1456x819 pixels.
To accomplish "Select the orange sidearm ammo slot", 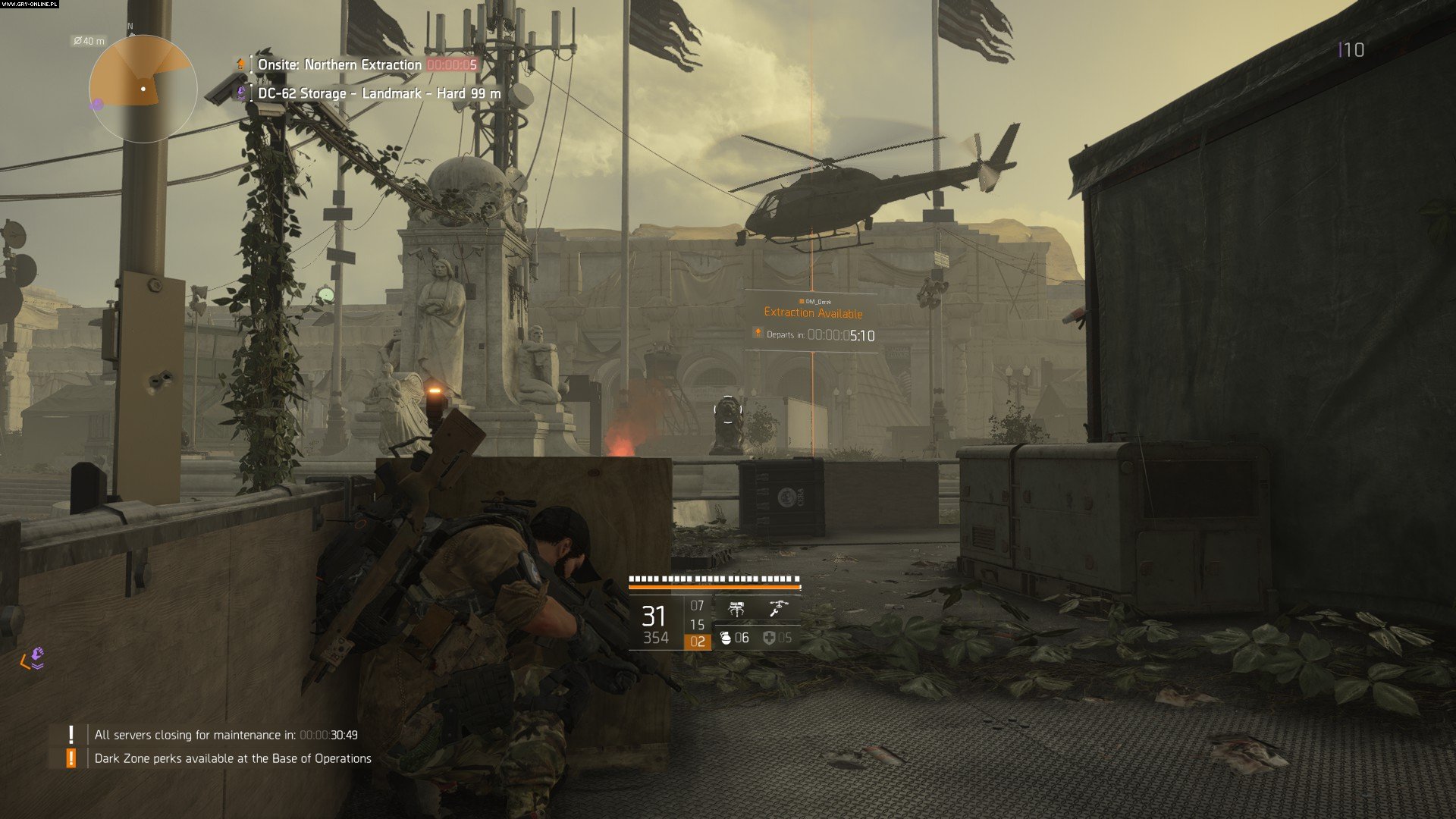I will [x=697, y=642].
